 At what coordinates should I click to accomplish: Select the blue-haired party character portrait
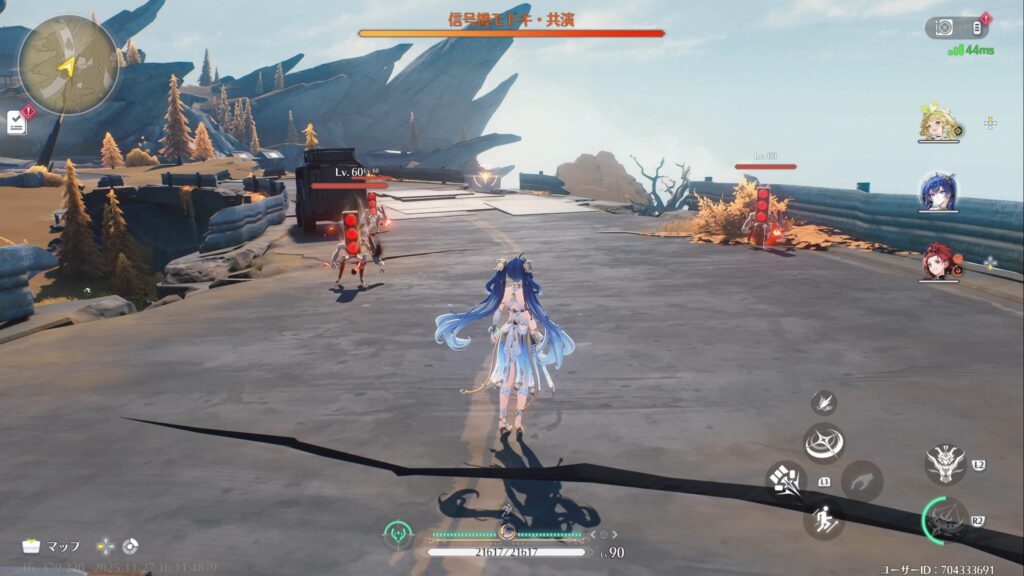pos(938,192)
